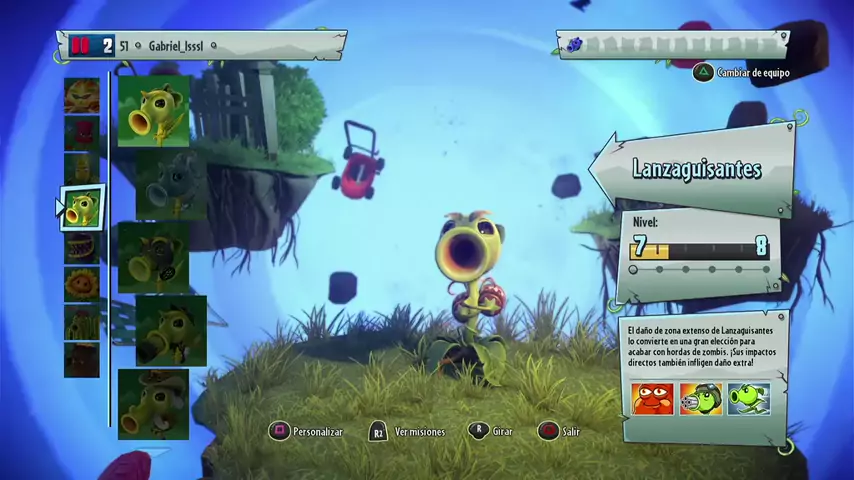Choose the Hyper running pea ability icon
This screenshot has height=480, width=854.
(x=748, y=399)
